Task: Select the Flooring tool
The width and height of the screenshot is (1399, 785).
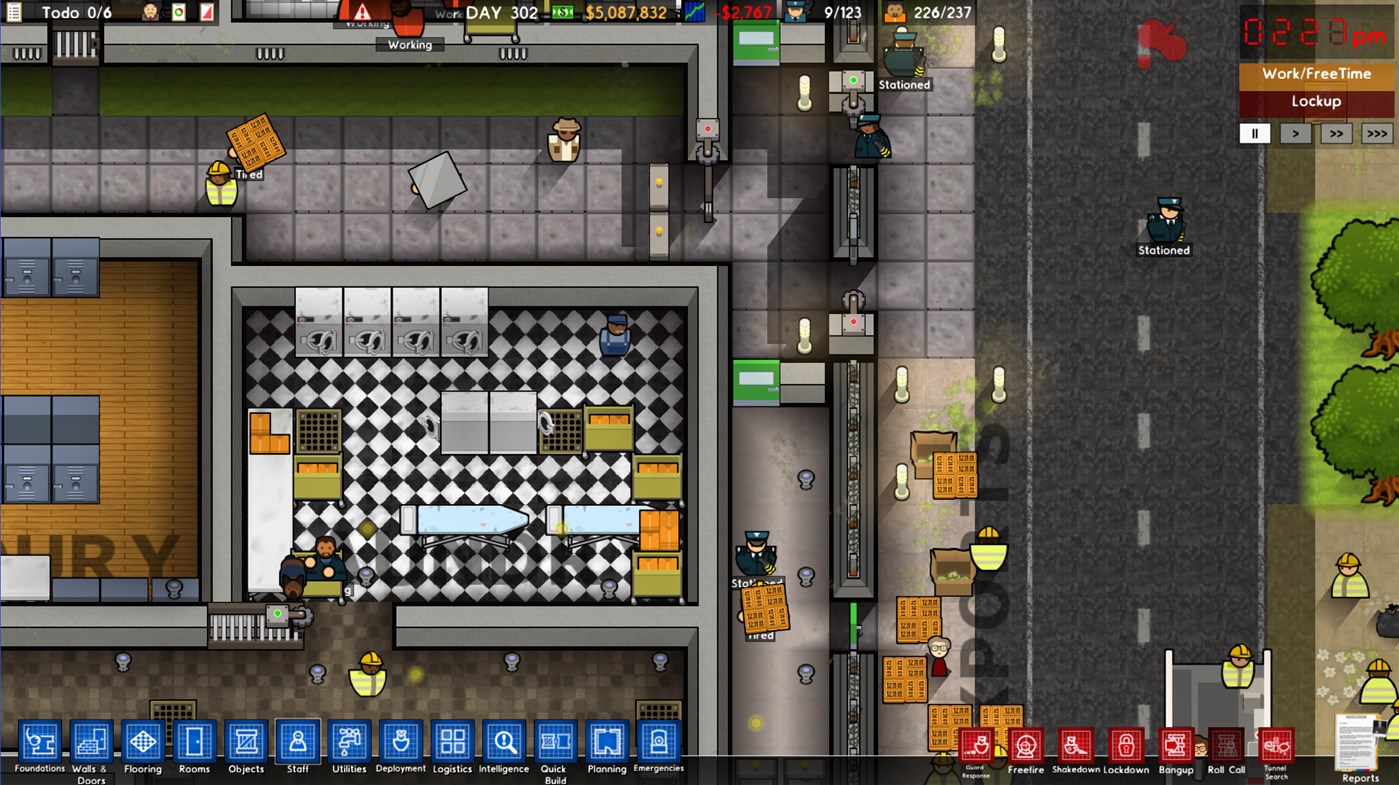Action: click(142, 742)
